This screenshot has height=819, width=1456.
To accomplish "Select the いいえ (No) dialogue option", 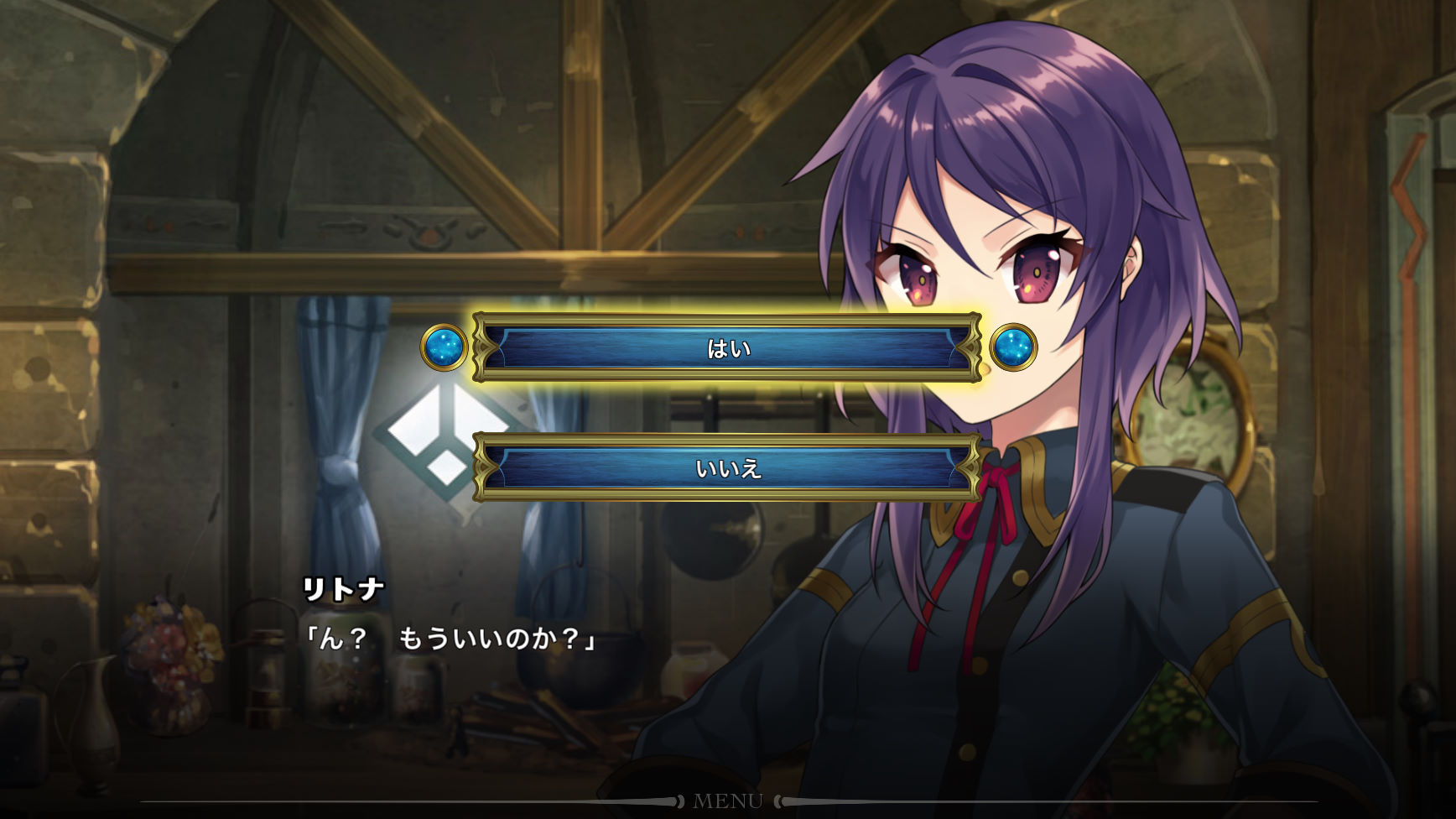I will [x=727, y=467].
